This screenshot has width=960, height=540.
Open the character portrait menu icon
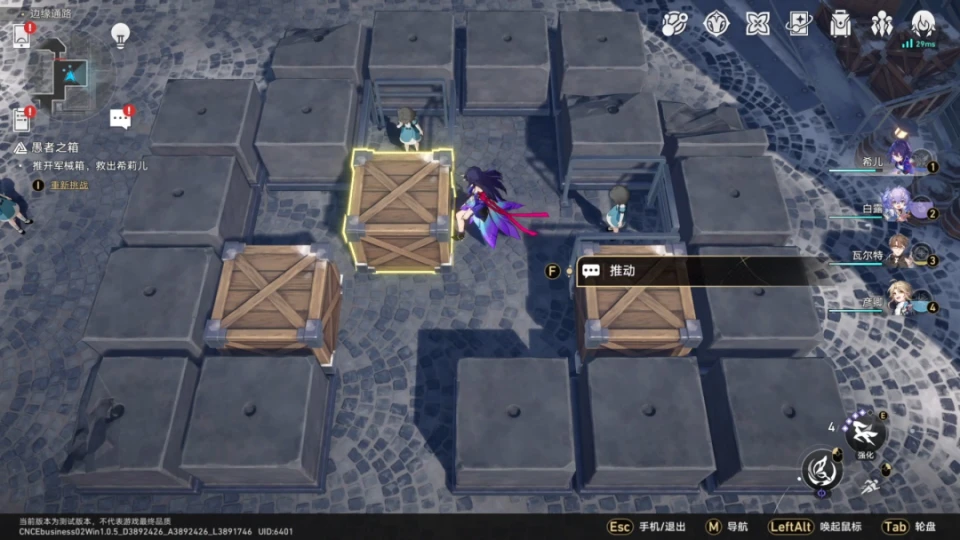(922, 23)
